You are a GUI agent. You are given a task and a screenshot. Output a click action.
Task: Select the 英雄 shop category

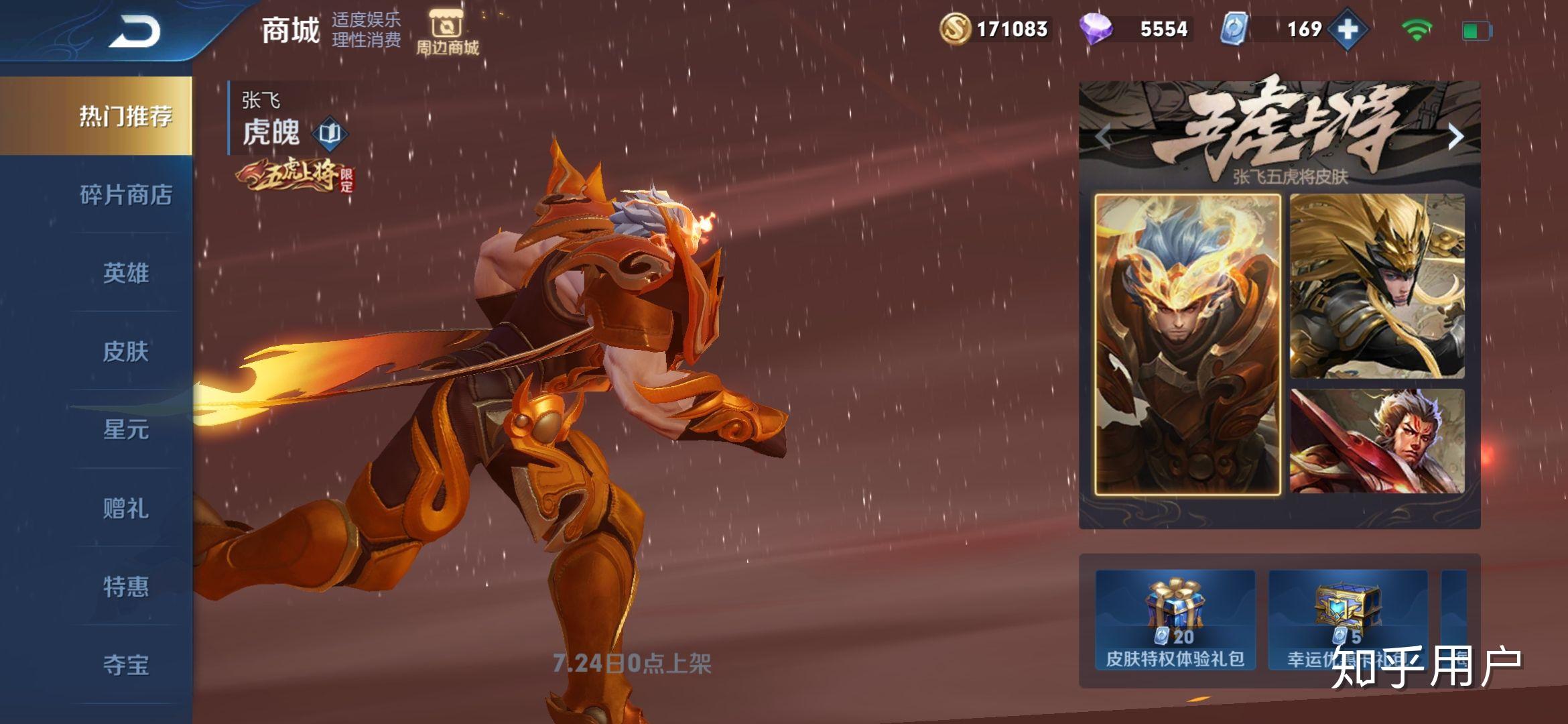point(125,274)
